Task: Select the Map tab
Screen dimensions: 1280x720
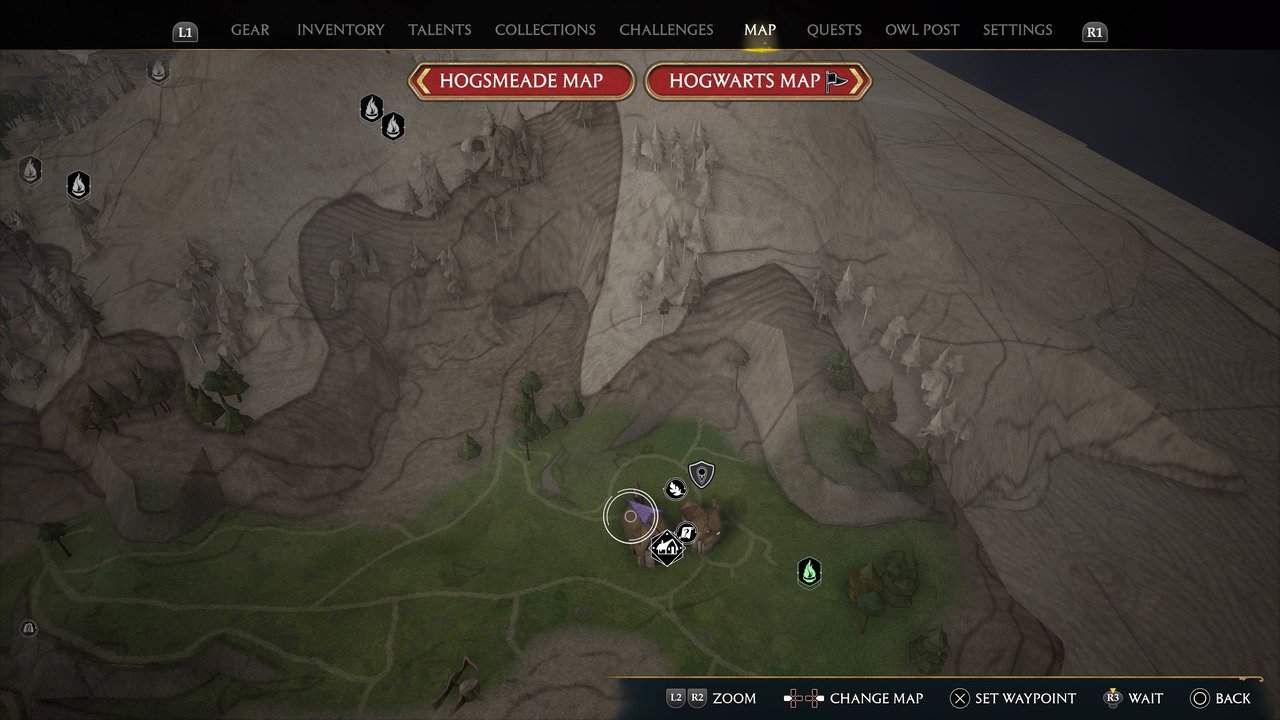Action: 760,30
